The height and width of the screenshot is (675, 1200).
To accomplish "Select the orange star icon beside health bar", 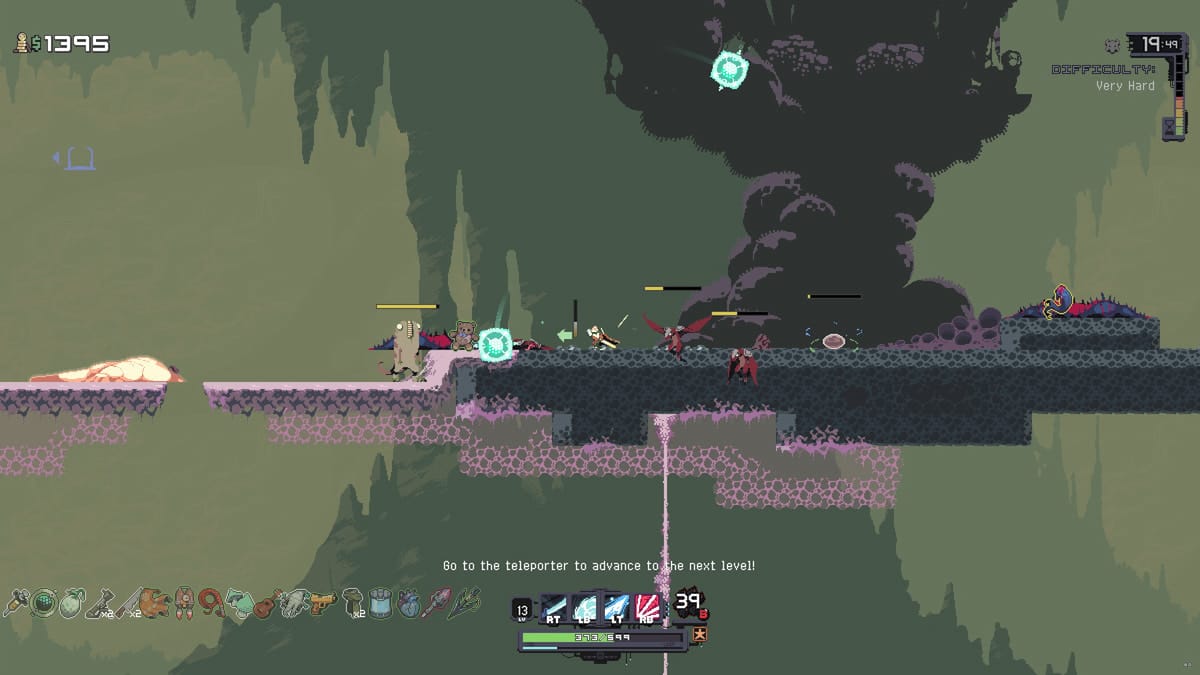I will pos(700,634).
